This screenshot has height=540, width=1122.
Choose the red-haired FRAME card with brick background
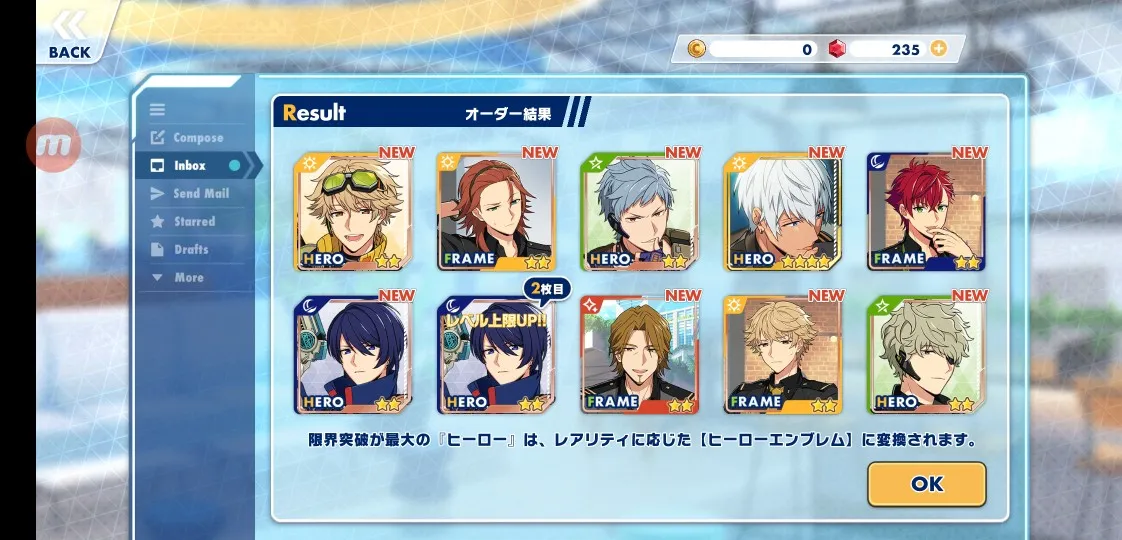click(x=926, y=212)
